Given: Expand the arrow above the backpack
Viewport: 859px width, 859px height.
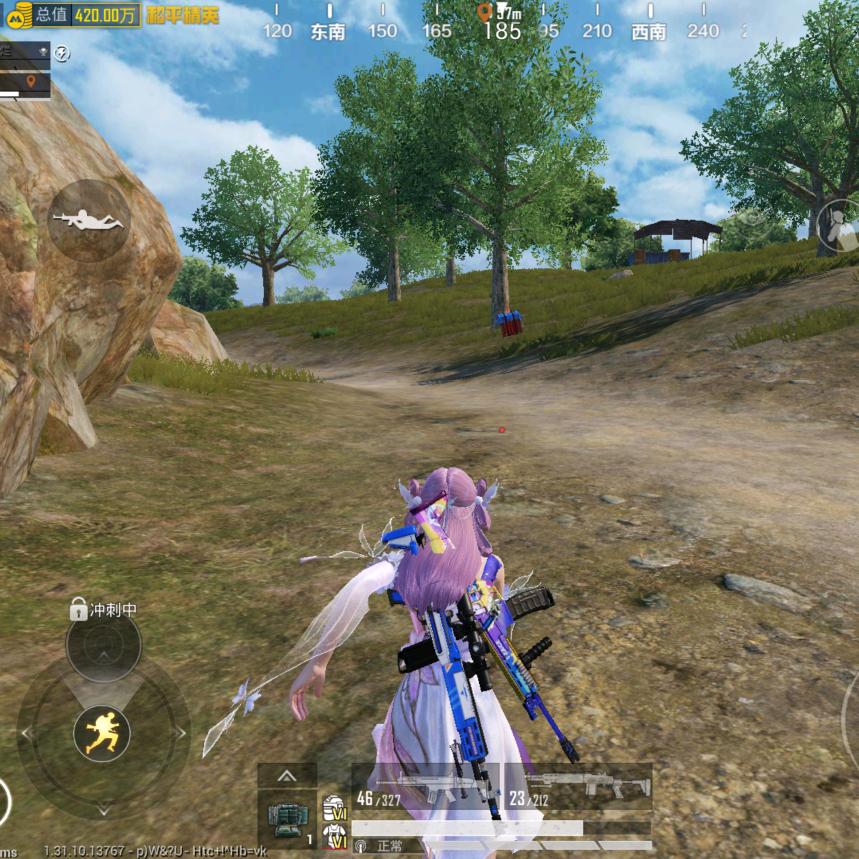Looking at the screenshot, I should point(287,775).
